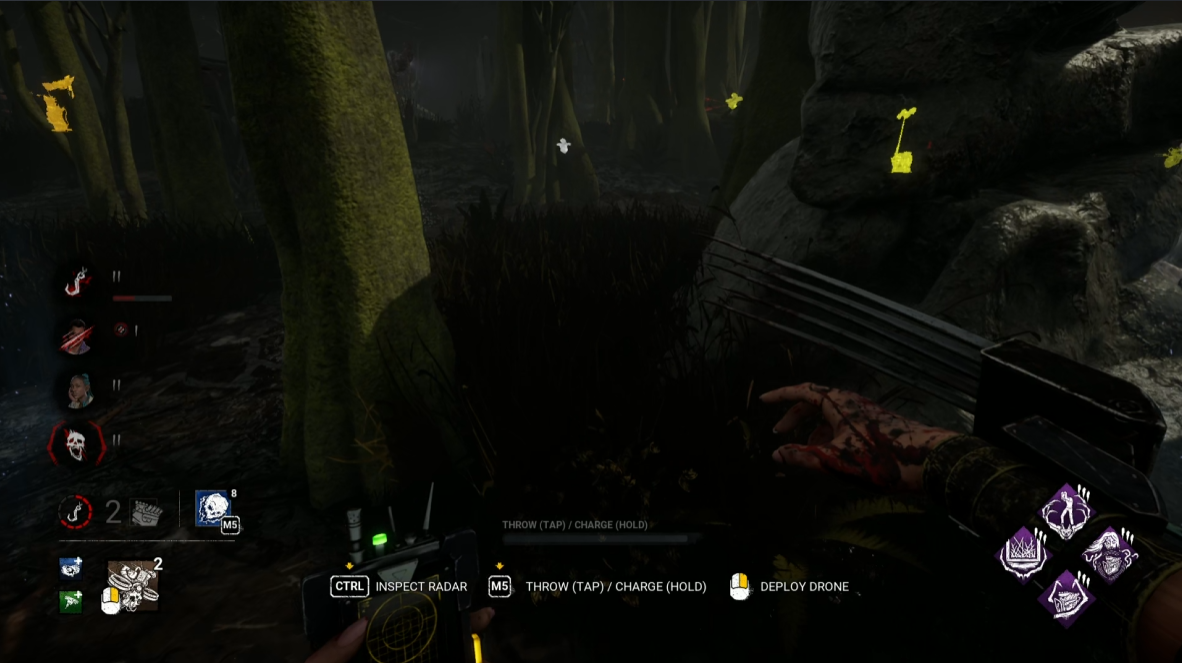Select the bottom hooks perk icon
This screenshot has height=663, width=1182.
[1065, 597]
